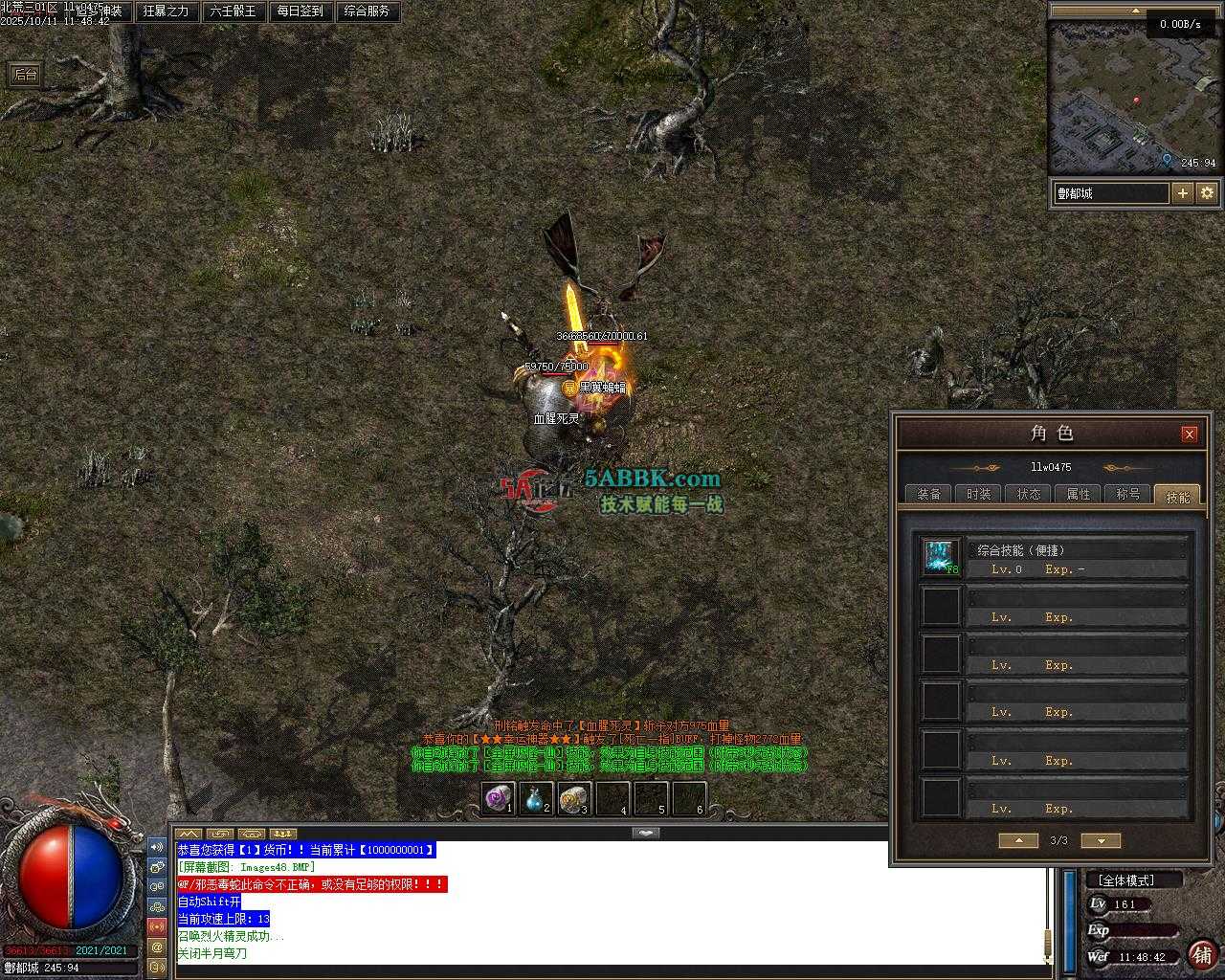Click the minimap

[x=1133, y=96]
